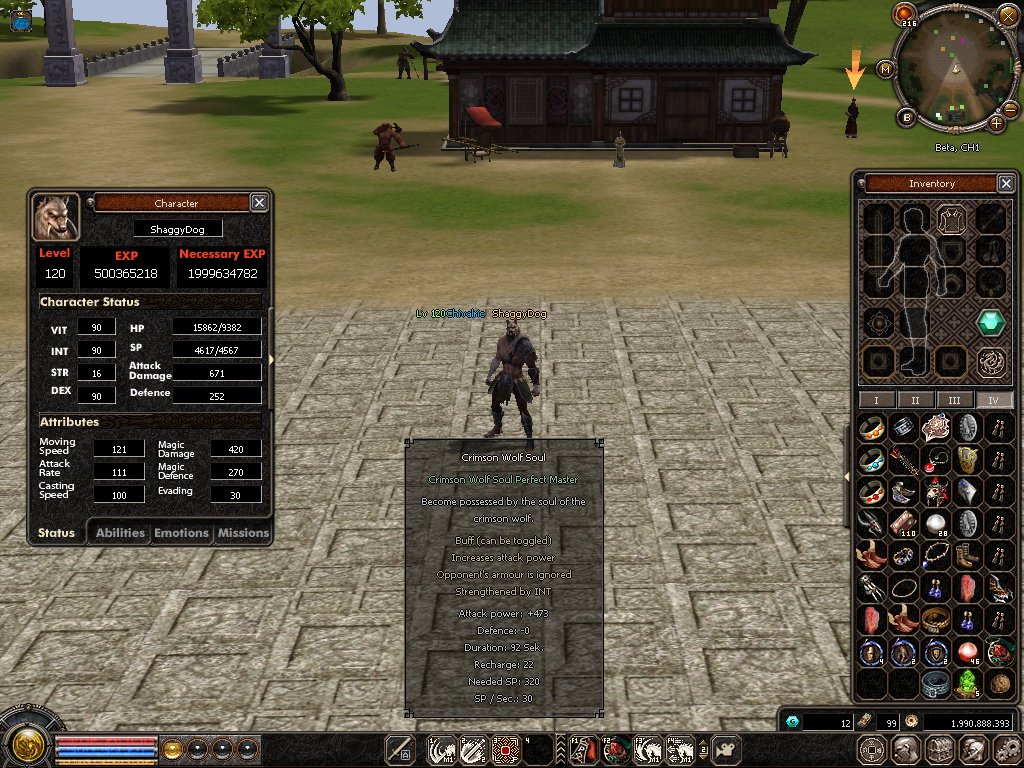Open the Emotions tab
1024x768 pixels.
(181, 533)
